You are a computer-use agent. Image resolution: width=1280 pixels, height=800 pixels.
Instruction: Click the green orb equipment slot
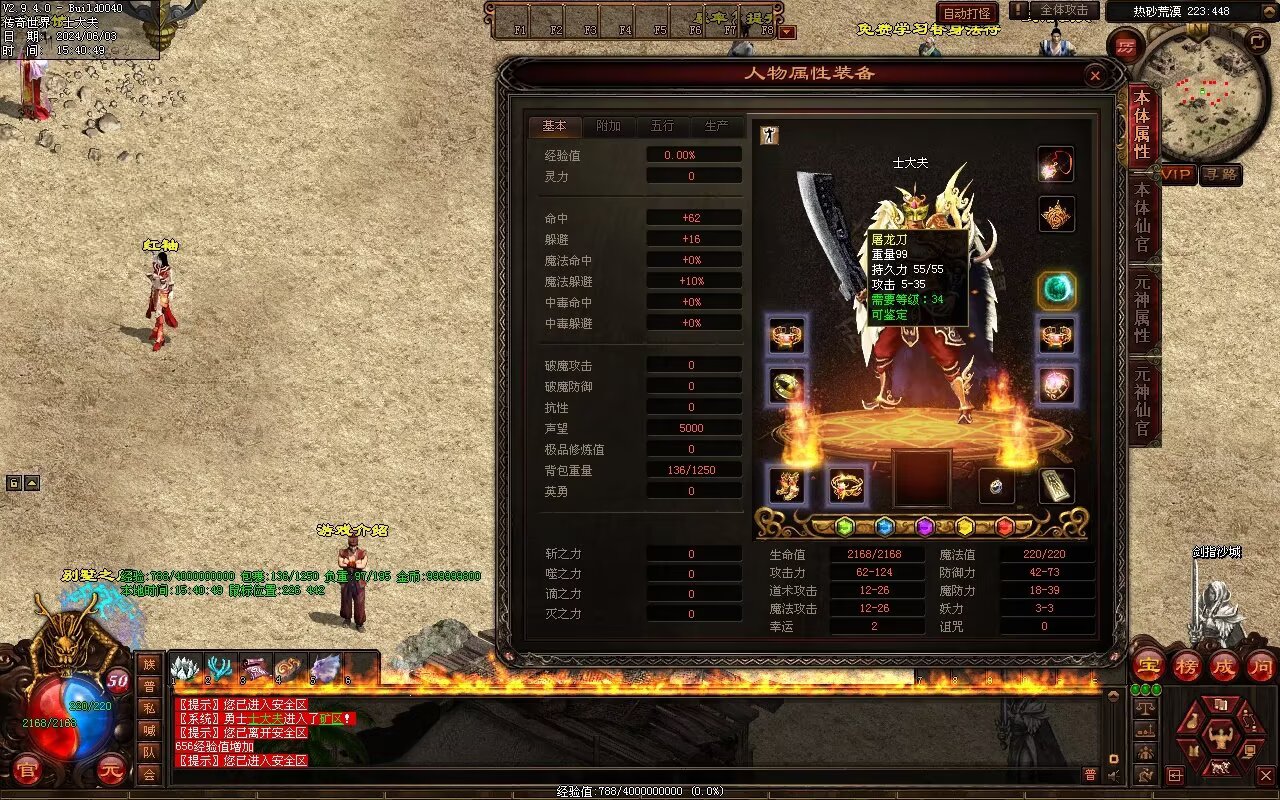click(1056, 290)
